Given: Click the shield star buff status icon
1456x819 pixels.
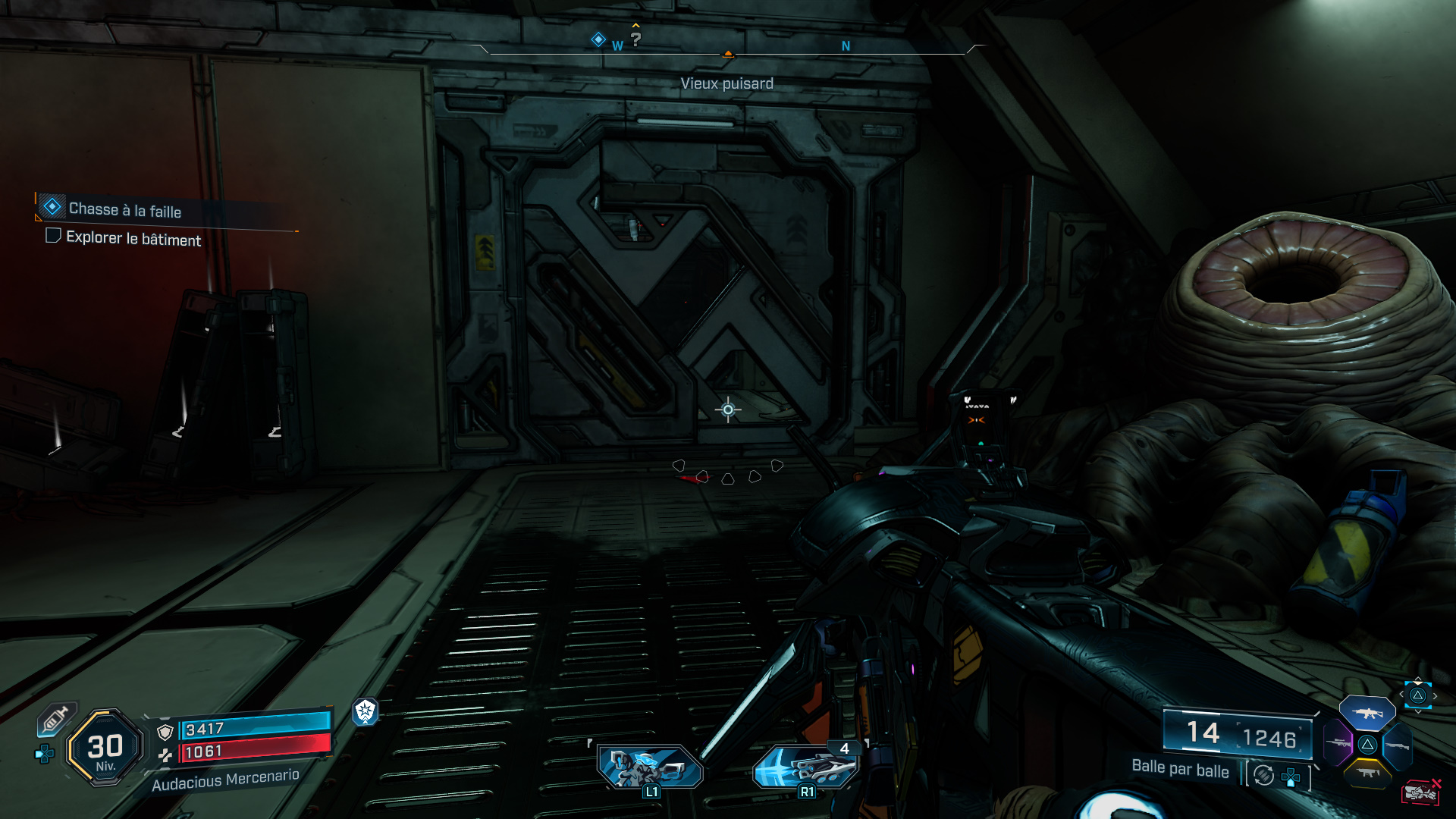Looking at the screenshot, I should pos(366,711).
